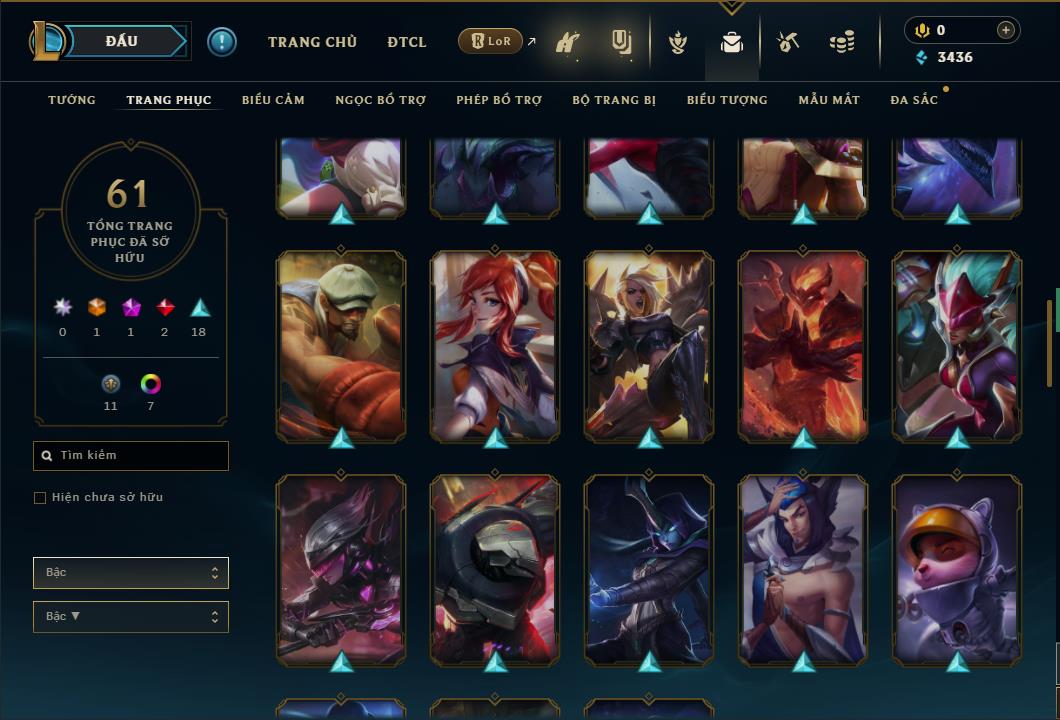Open the NGỌC BỔ TRỢ tab

380,100
